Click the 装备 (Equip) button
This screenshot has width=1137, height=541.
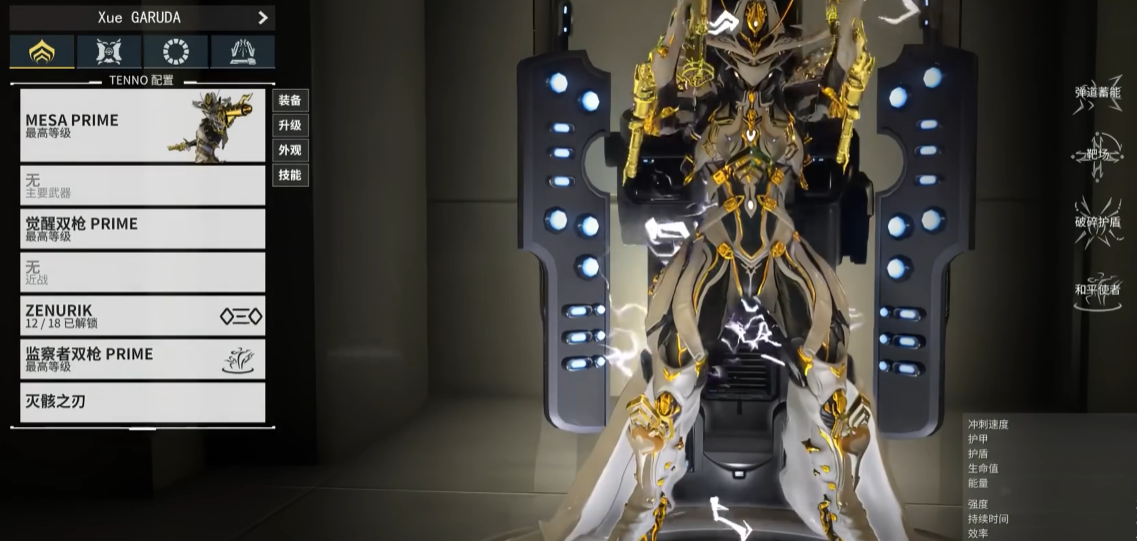pyautogui.click(x=290, y=100)
